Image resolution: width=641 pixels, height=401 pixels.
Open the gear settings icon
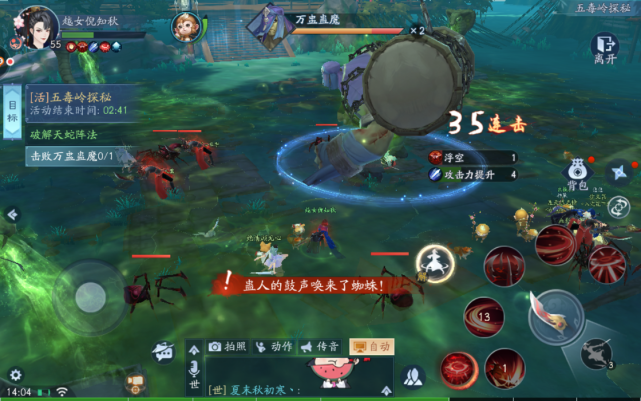click(15, 375)
